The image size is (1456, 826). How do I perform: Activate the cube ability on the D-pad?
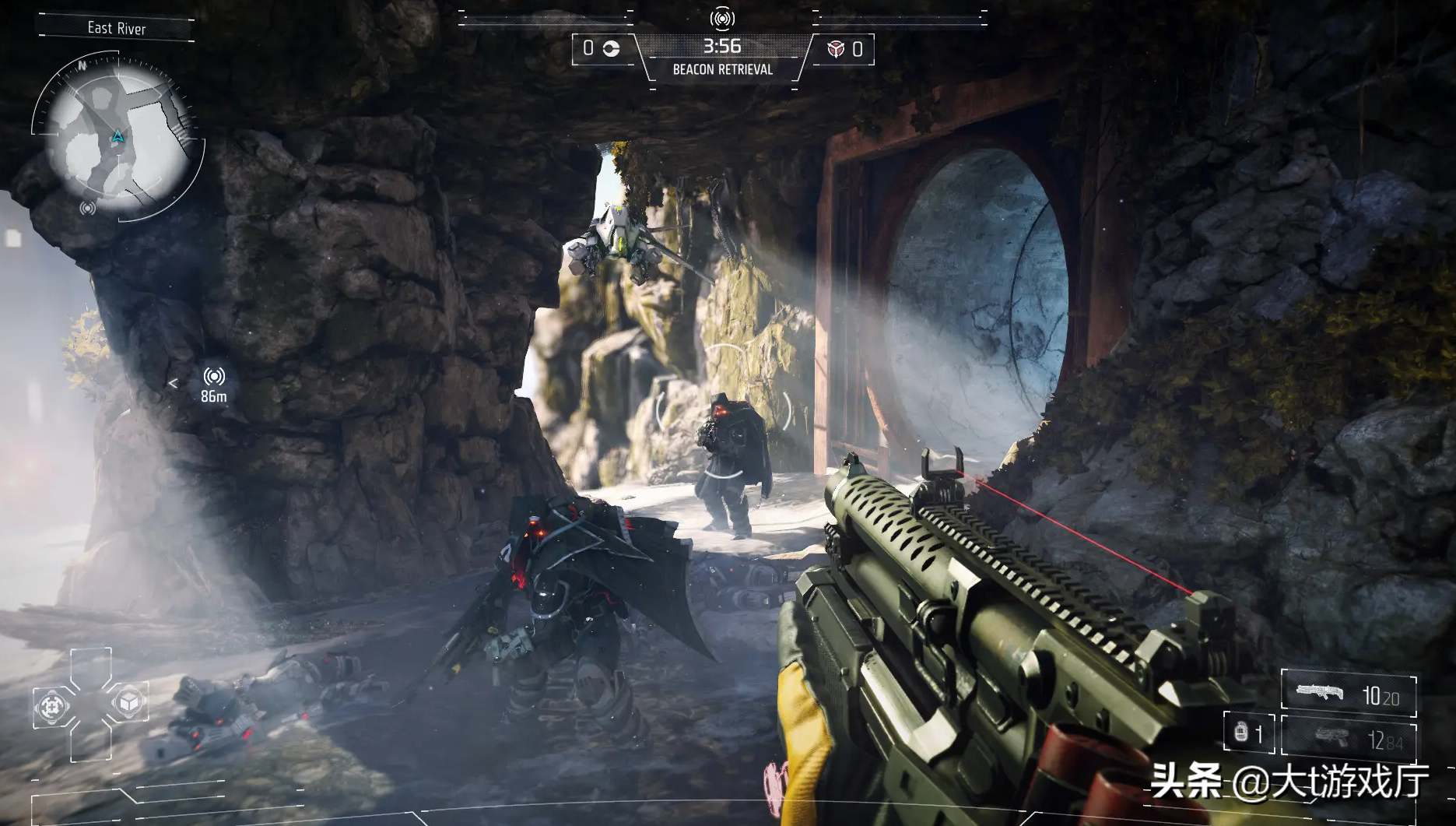[127, 704]
